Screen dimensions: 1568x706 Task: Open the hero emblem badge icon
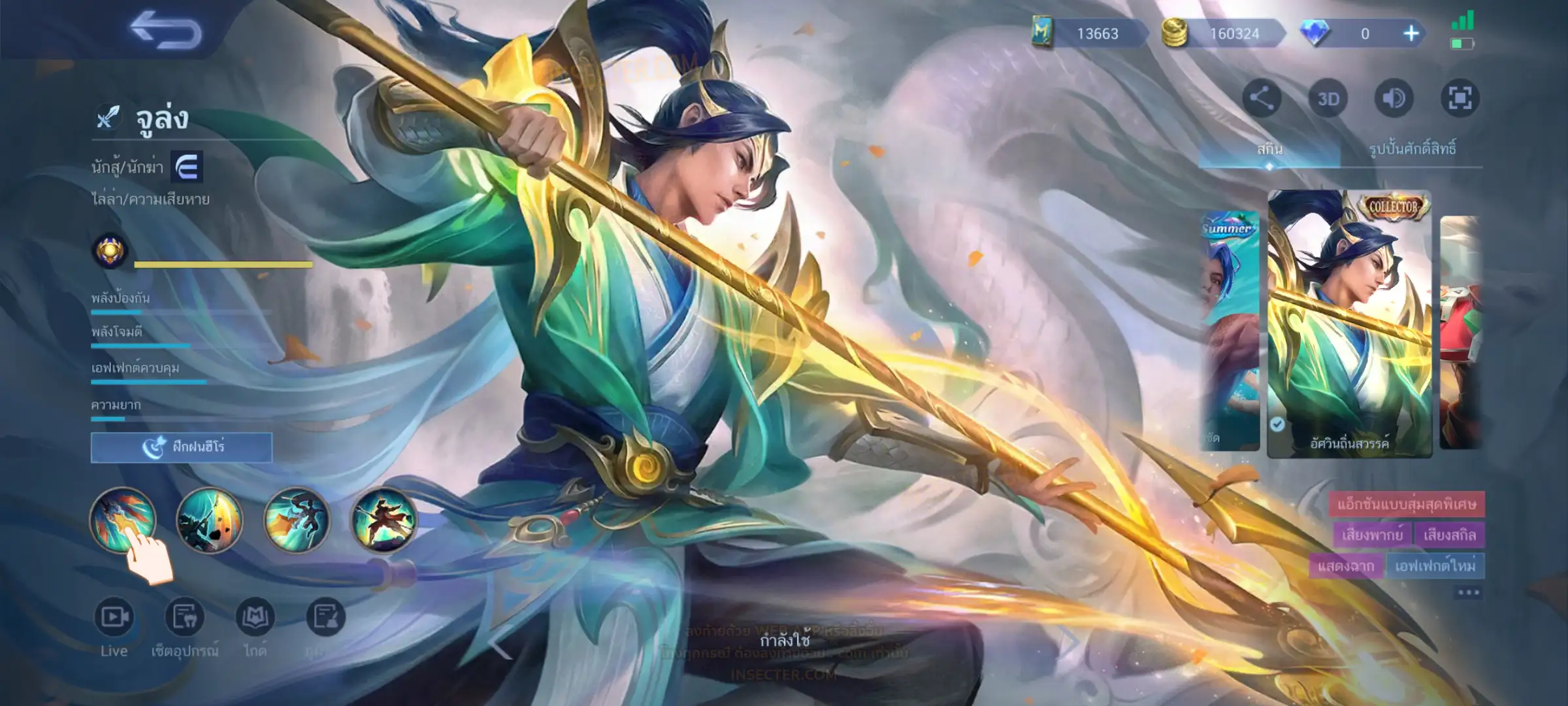(x=110, y=250)
